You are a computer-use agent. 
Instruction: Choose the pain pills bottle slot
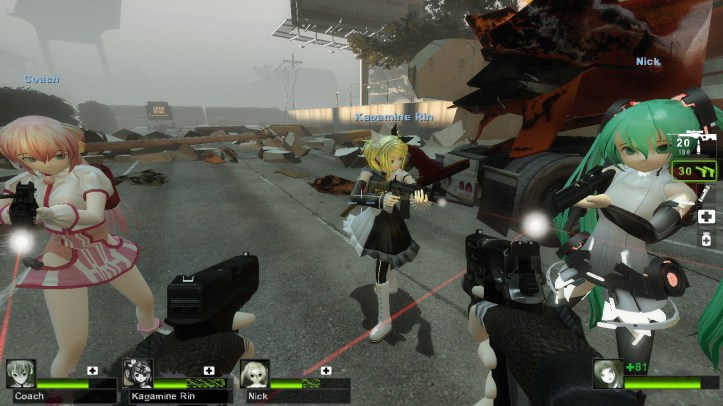[x=707, y=241]
